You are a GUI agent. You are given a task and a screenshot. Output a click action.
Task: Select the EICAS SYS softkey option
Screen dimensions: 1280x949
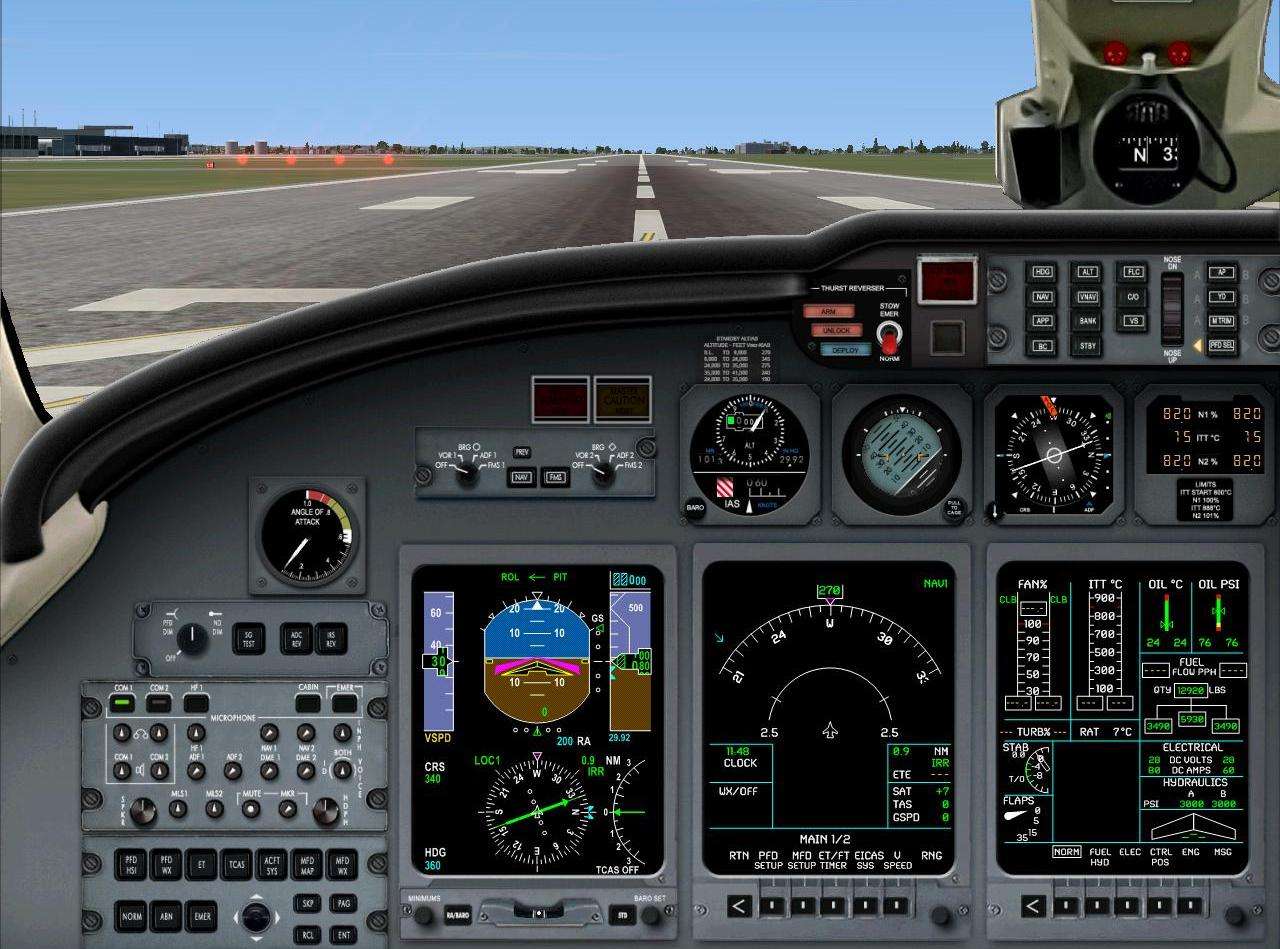click(866, 906)
